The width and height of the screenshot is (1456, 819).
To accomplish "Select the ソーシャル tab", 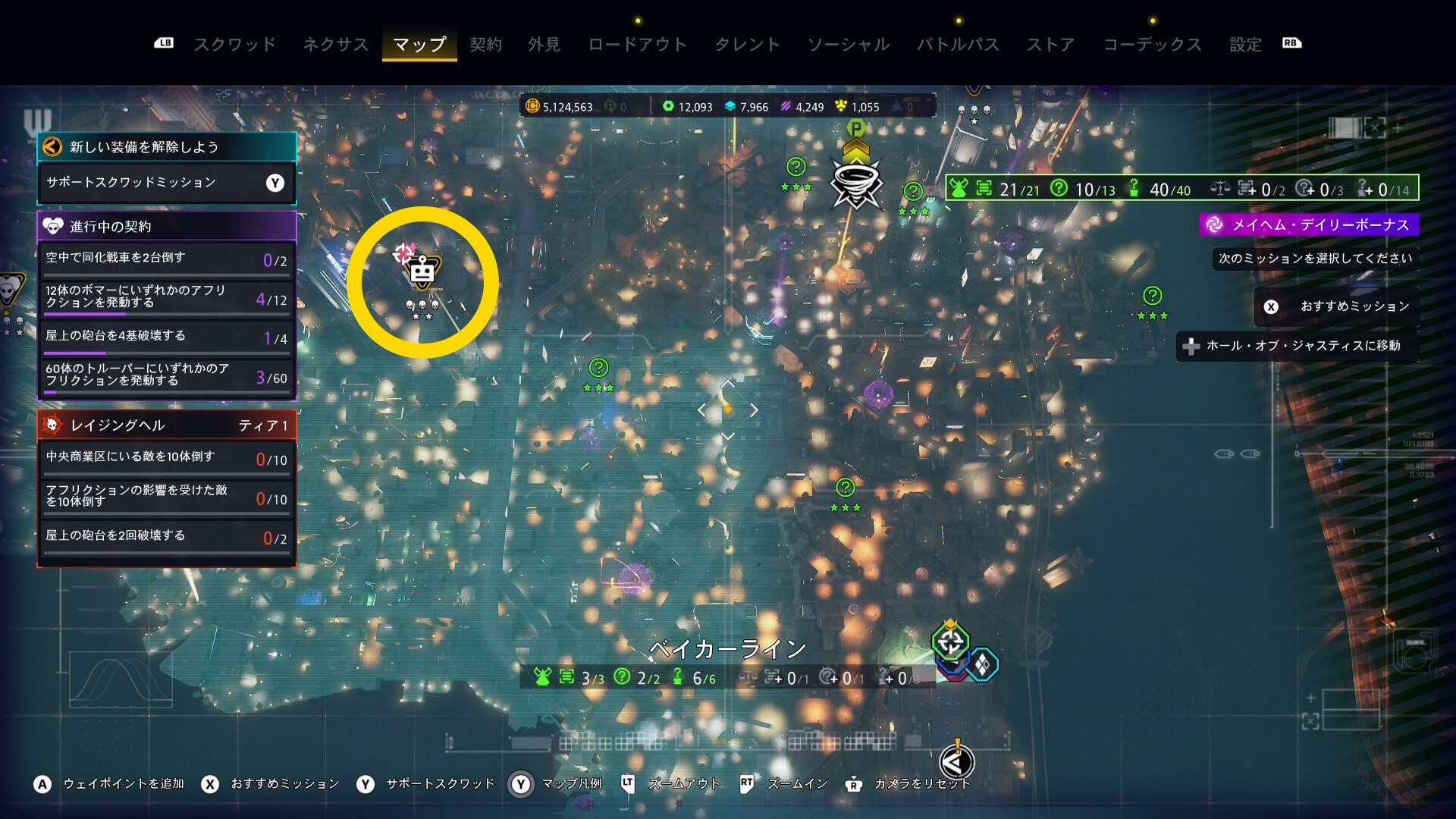I will pos(848,44).
